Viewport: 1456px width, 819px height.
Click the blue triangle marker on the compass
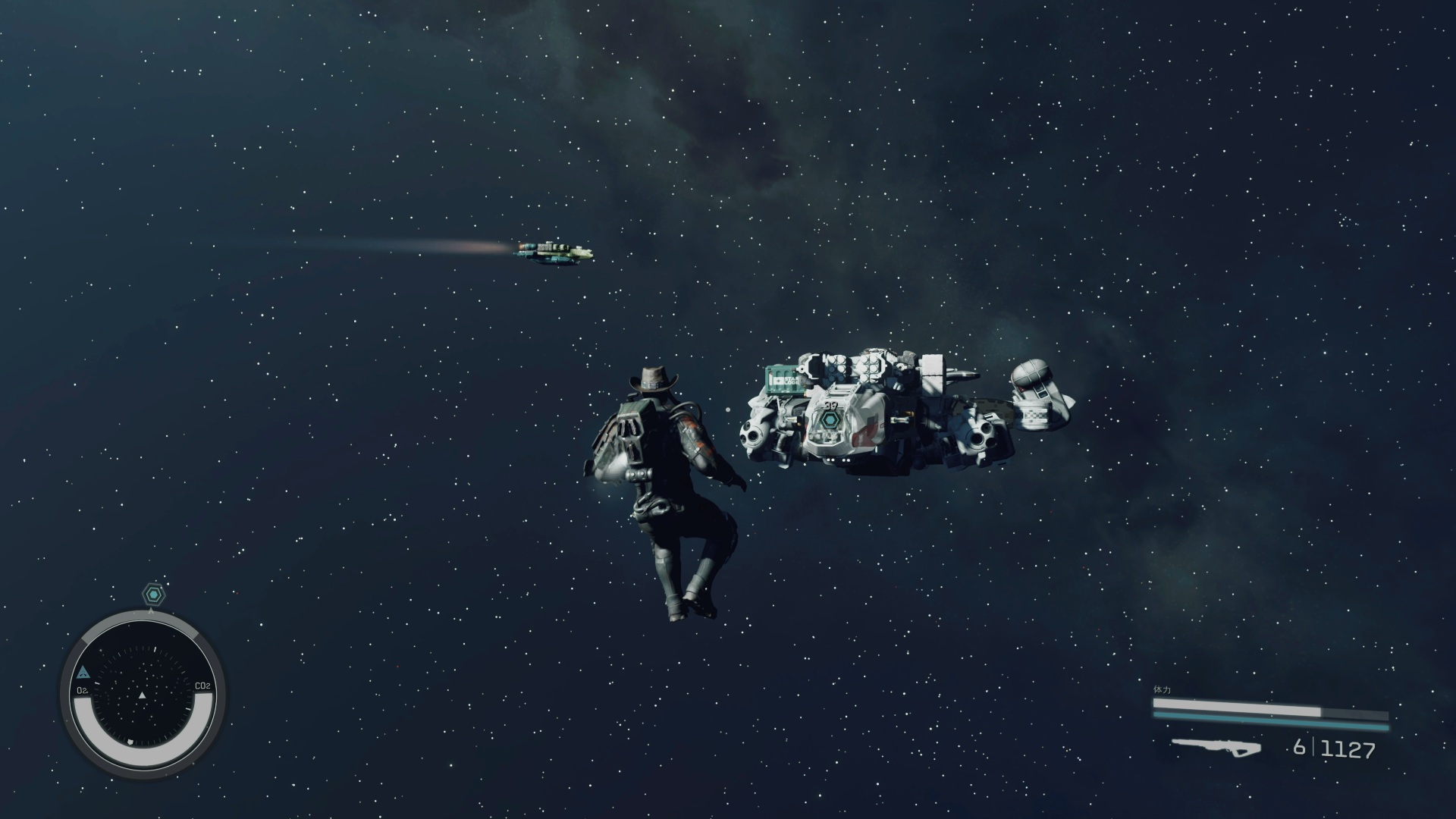pyautogui.click(x=83, y=672)
